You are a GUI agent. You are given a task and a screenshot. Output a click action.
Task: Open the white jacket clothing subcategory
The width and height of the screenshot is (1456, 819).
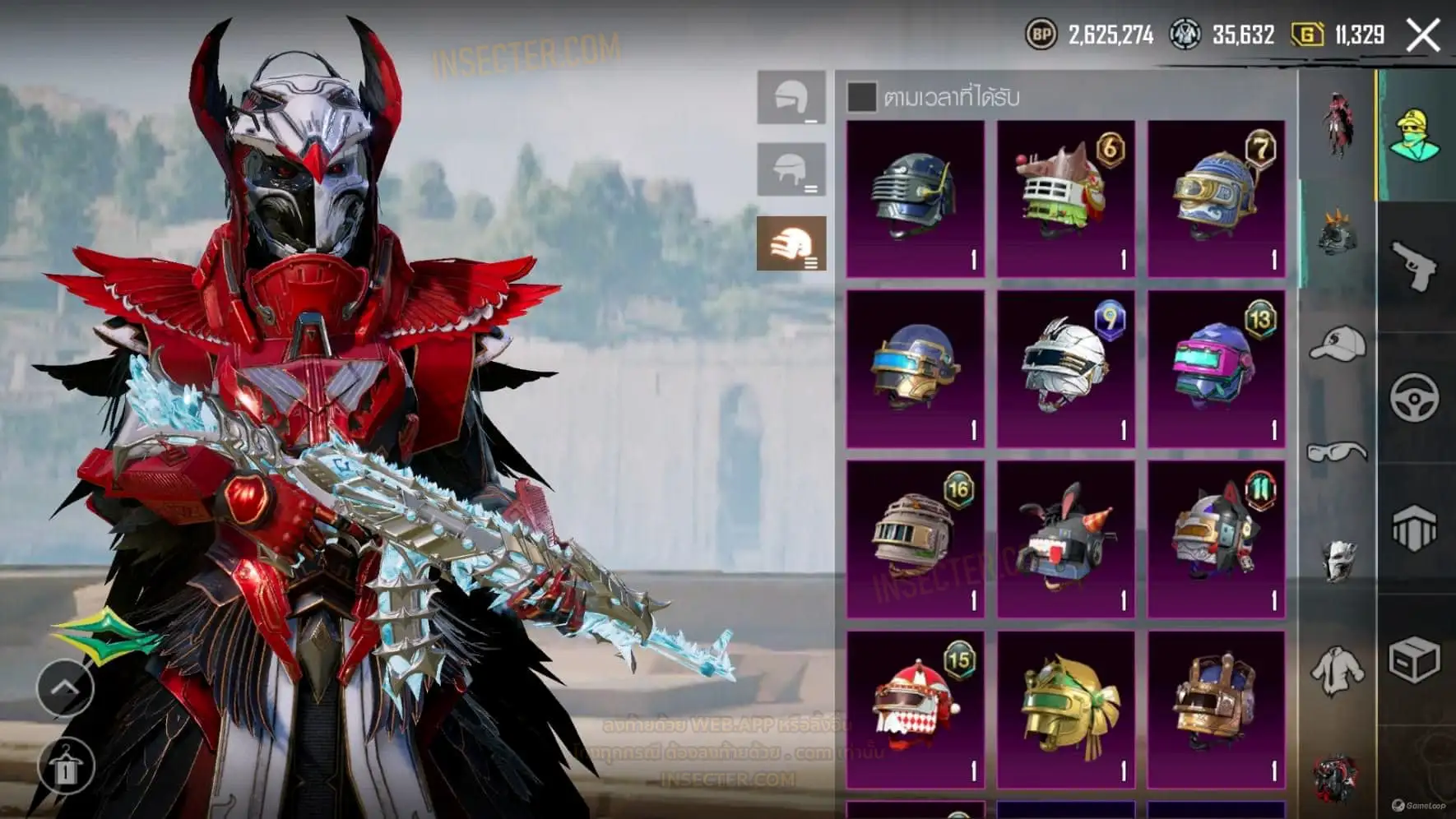[1338, 670]
